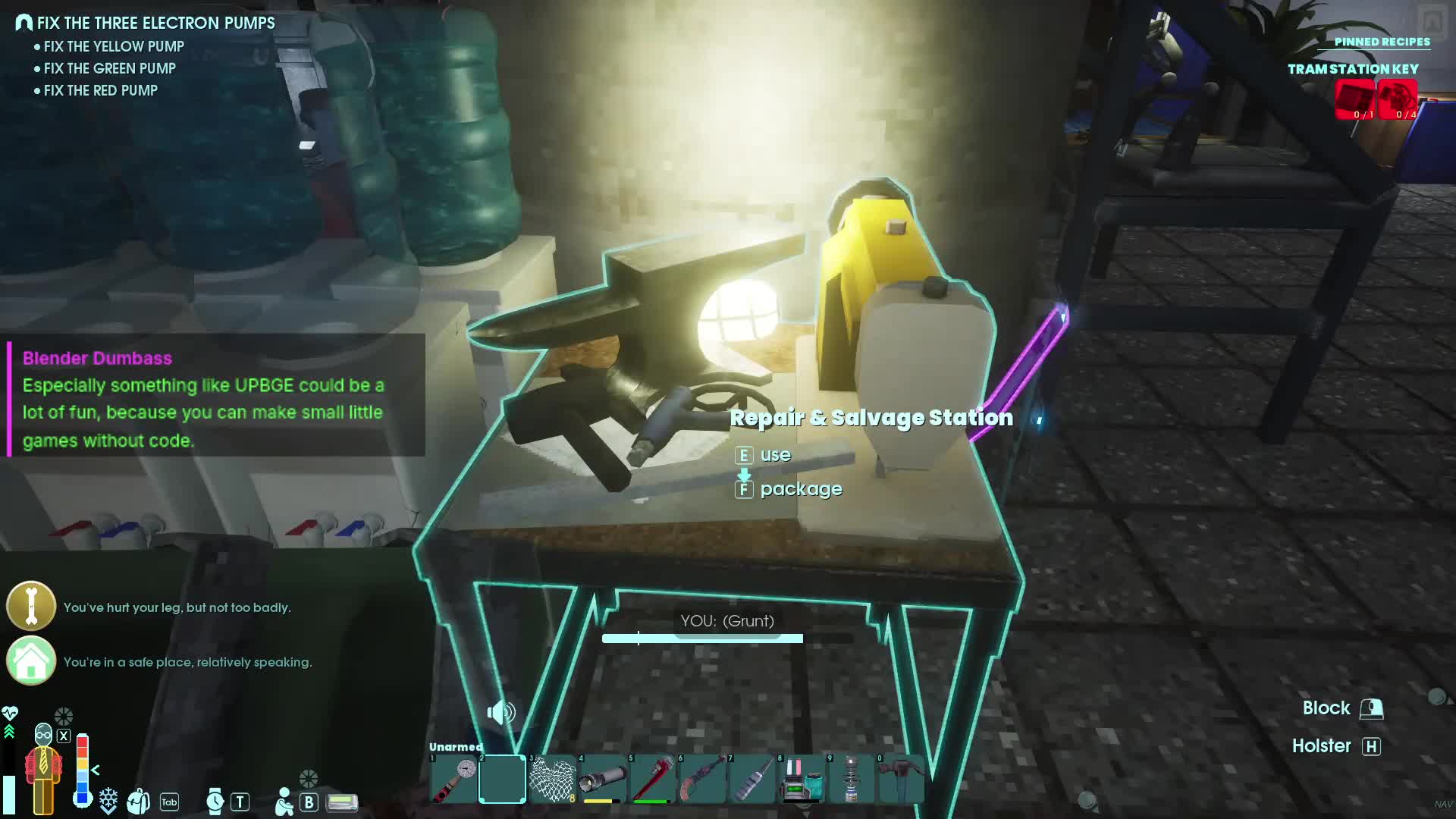Select the tesla coil gadget in hotbar slot 9
1456x819 pixels.
(852, 779)
